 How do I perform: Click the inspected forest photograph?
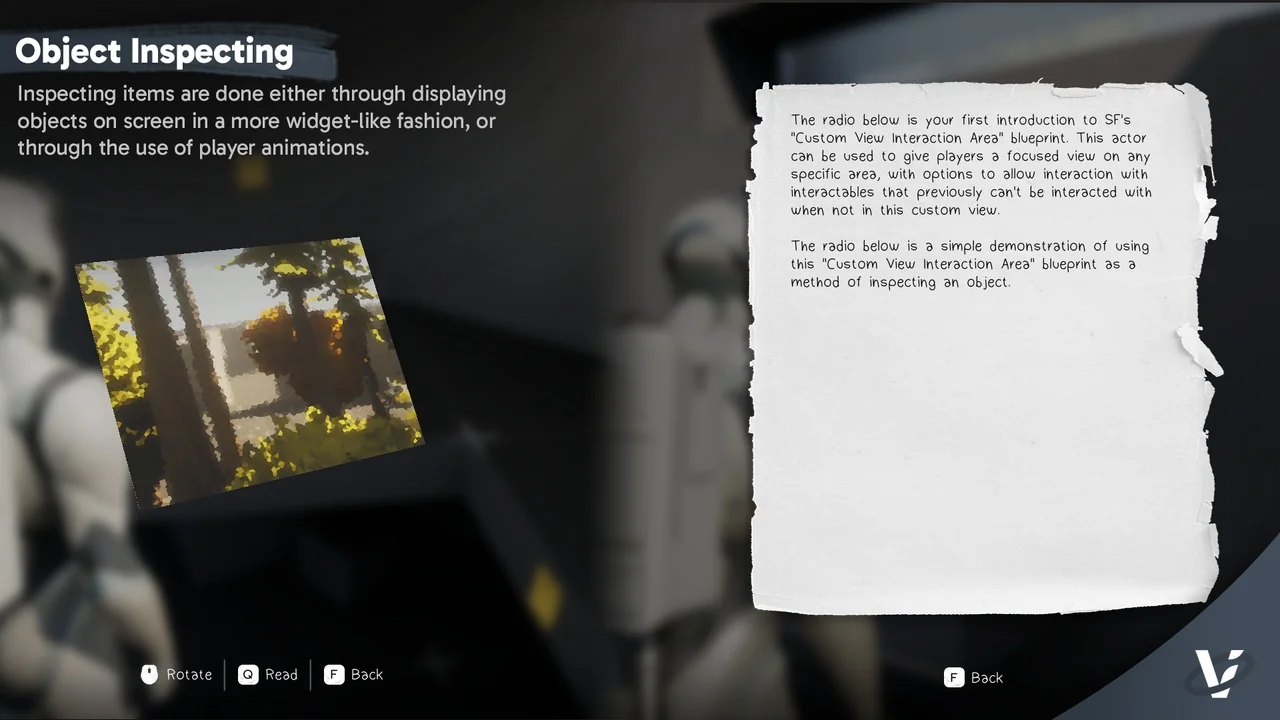pyautogui.click(x=250, y=370)
